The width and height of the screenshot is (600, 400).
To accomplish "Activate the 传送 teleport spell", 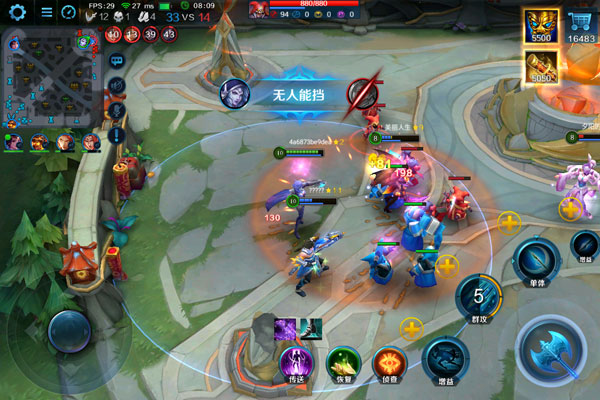I will [296, 362].
